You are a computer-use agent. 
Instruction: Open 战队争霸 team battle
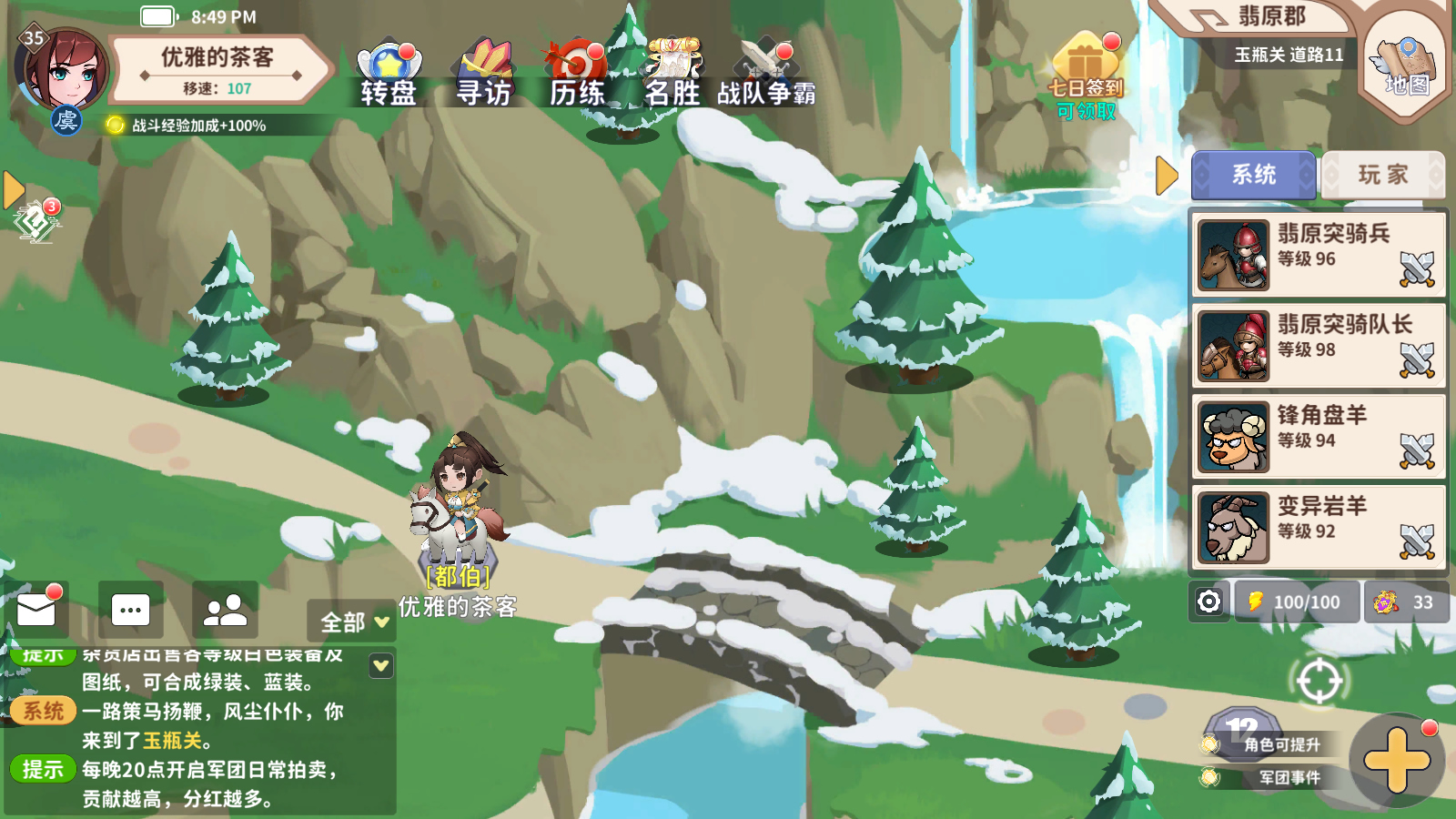pyautogui.click(x=766, y=74)
